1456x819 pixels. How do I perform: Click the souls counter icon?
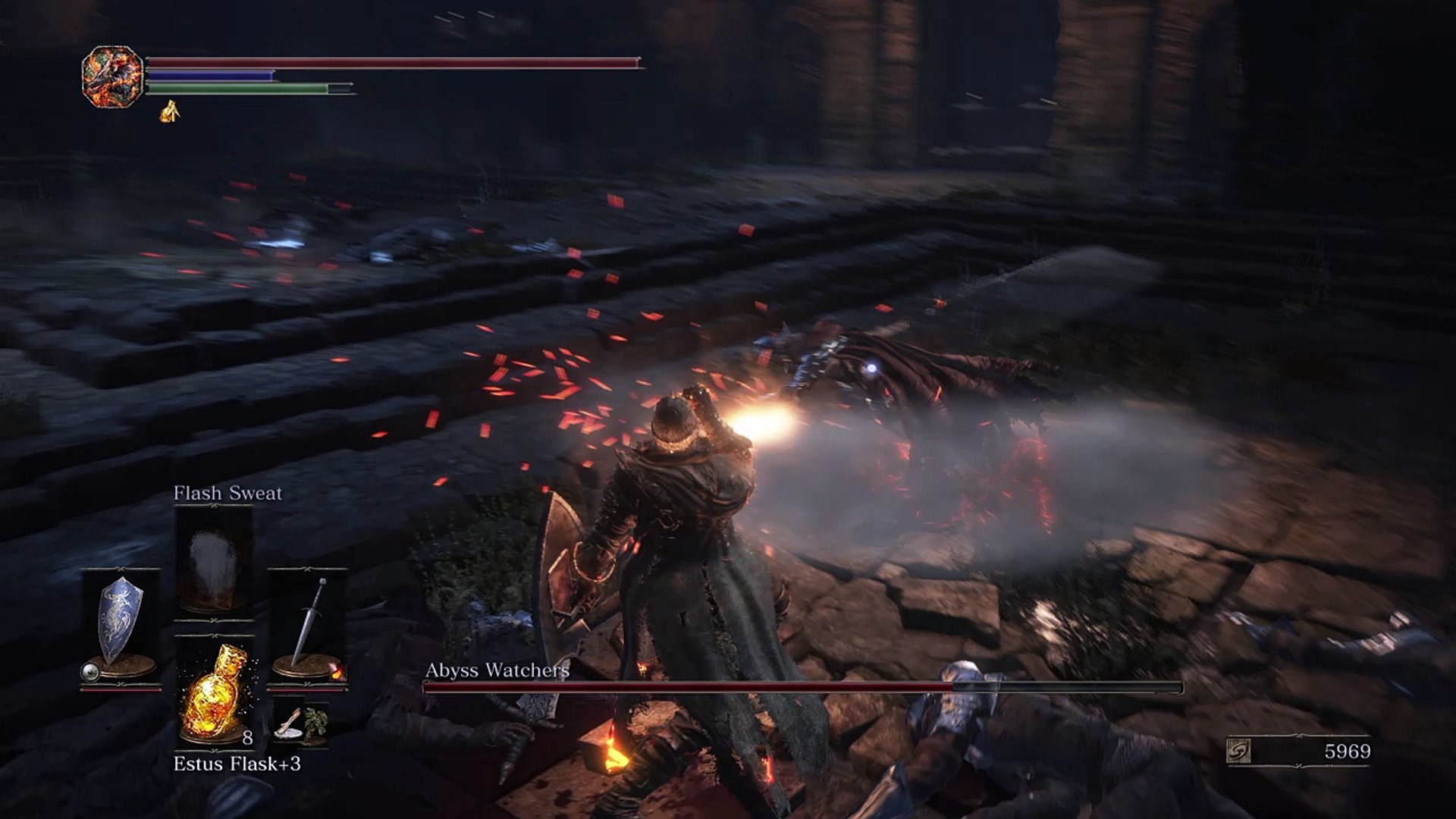pyautogui.click(x=1238, y=751)
